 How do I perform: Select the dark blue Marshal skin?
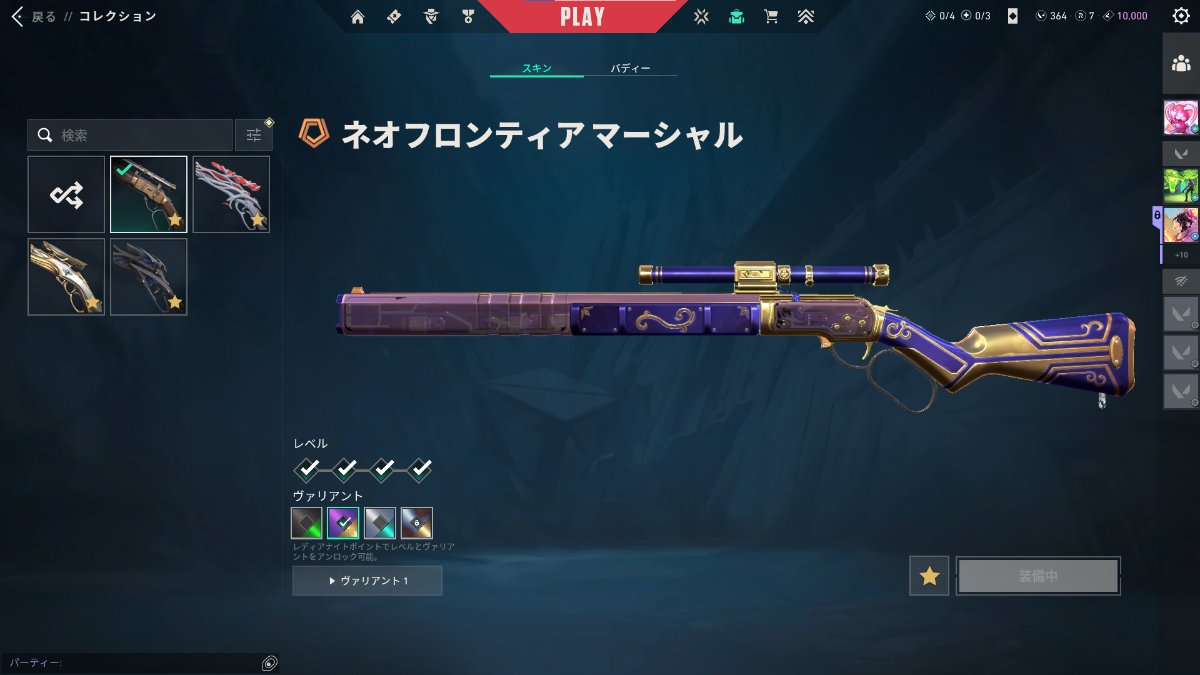coord(148,276)
